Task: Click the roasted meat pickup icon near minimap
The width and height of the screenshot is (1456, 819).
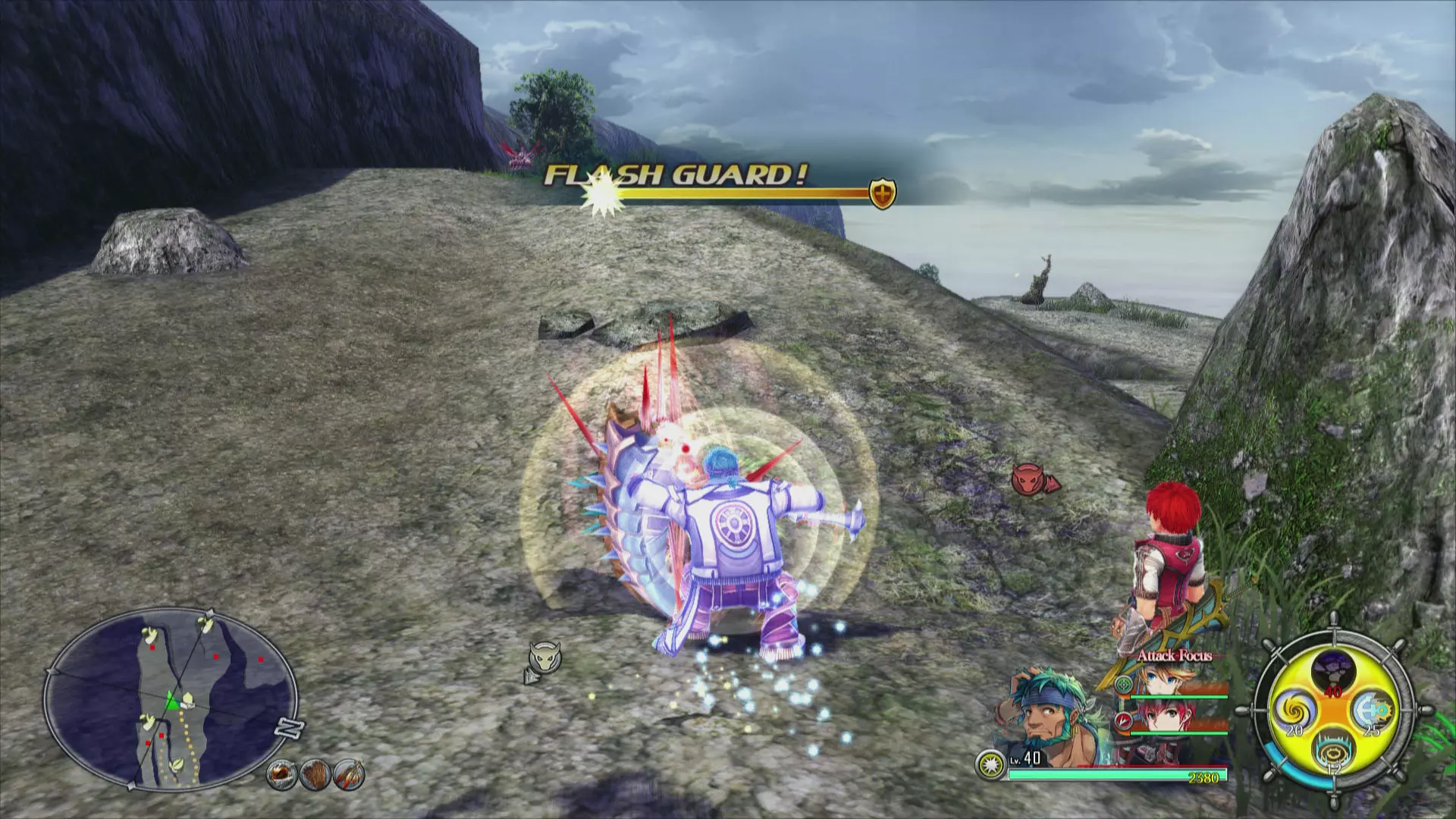Action: click(281, 776)
